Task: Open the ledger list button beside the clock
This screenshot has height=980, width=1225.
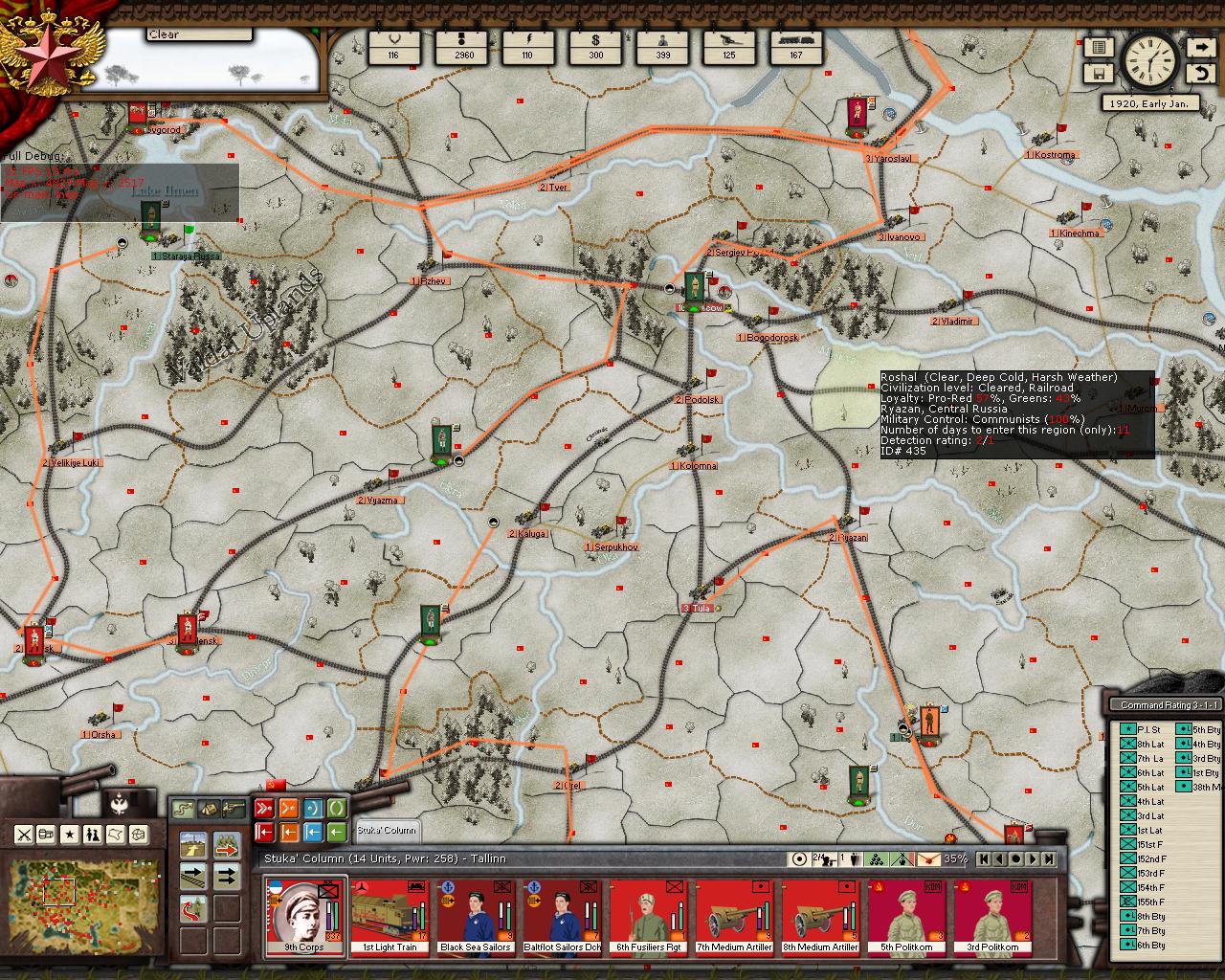Action: (1097, 47)
